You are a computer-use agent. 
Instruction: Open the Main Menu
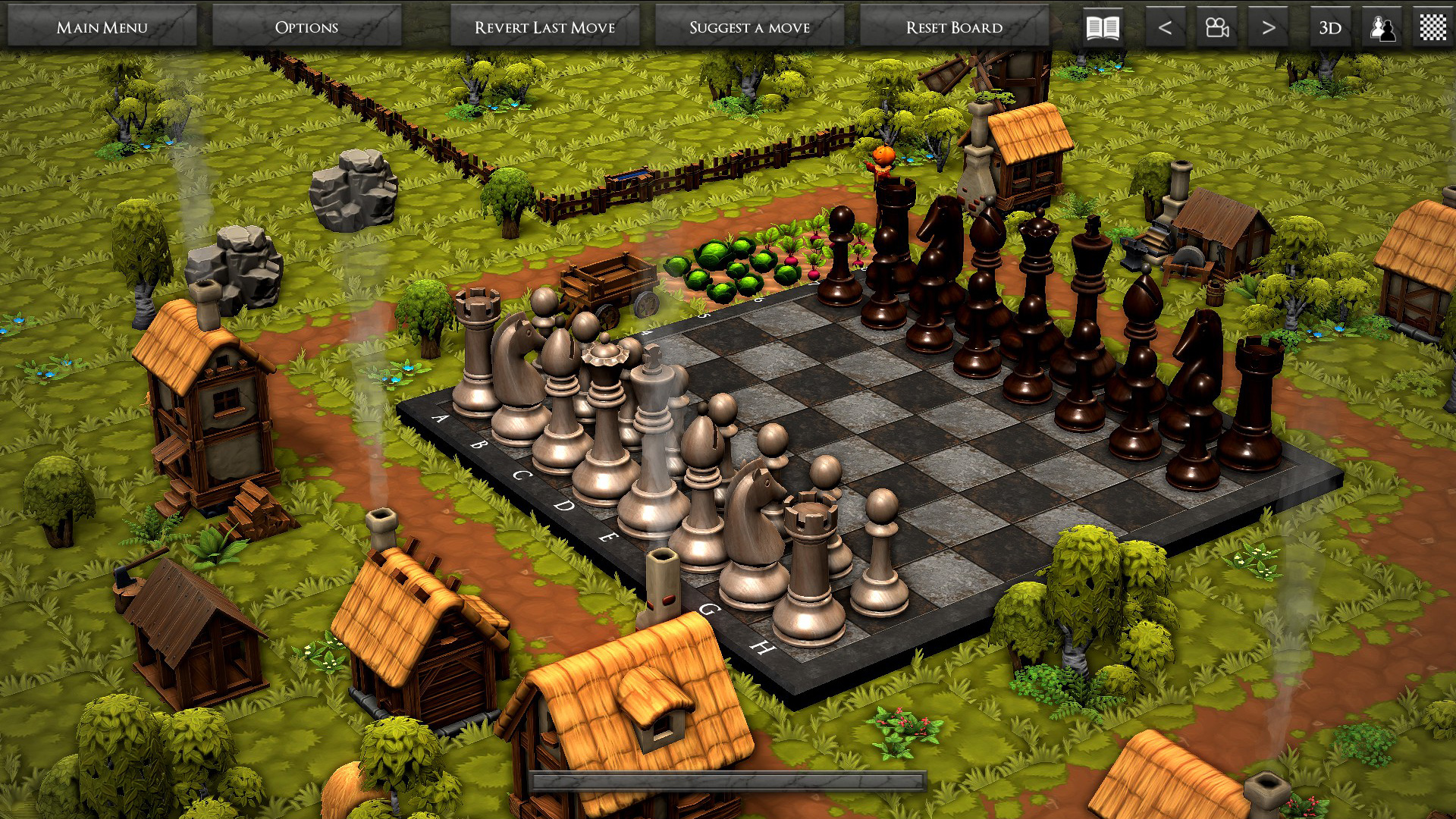(101, 27)
